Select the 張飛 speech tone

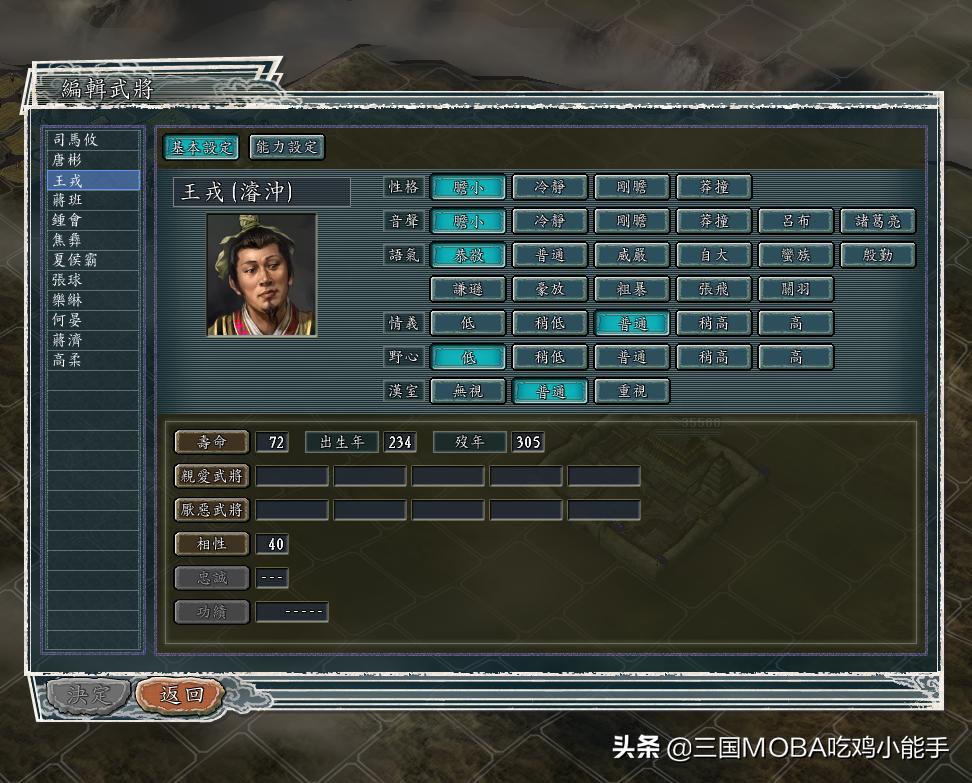coord(714,289)
